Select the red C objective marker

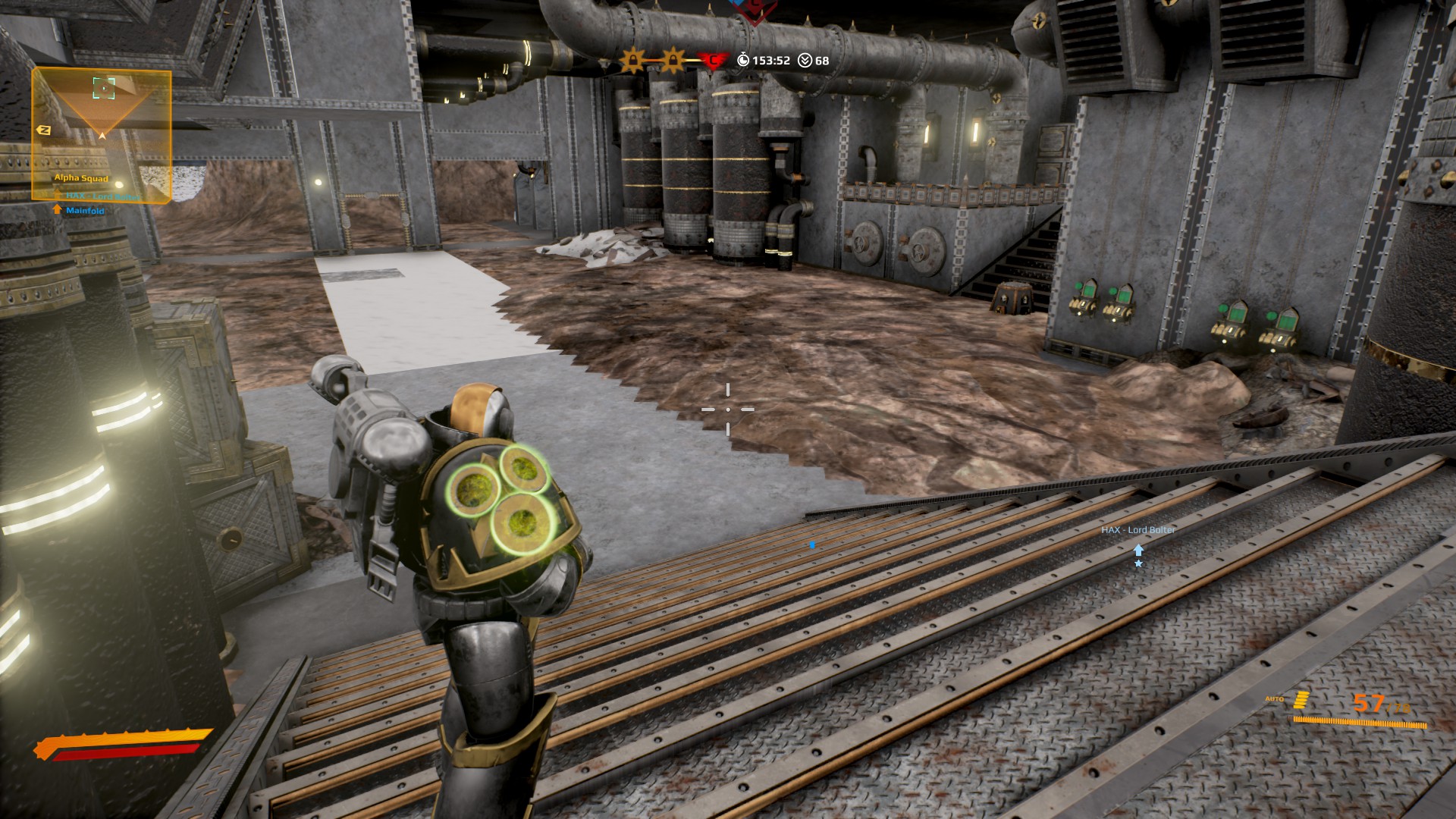[713, 60]
